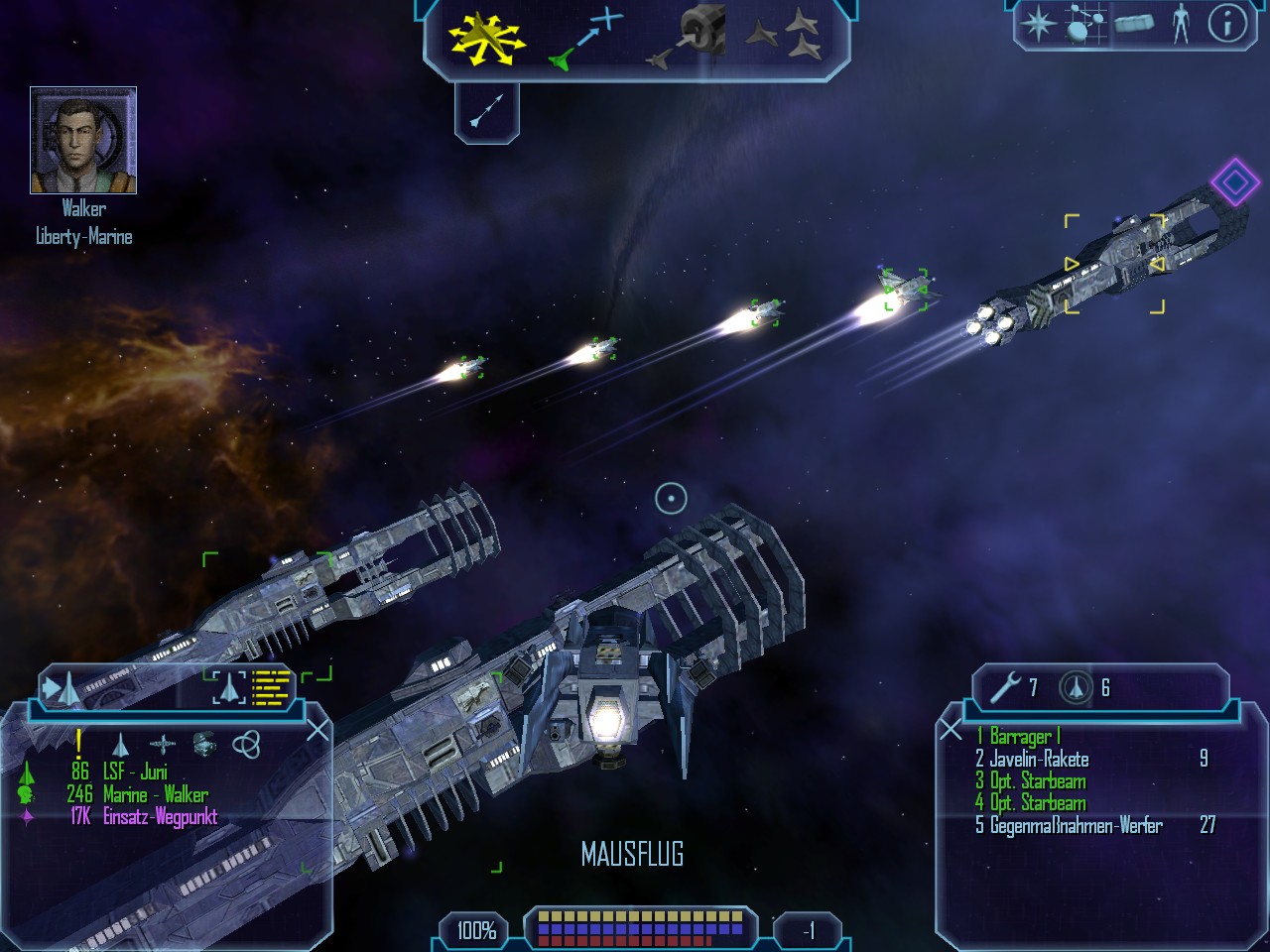Select the Javelin-Rakete weapon entry
The height and width of the screenshot is (952, 1270).
[x=1039, y=760]
